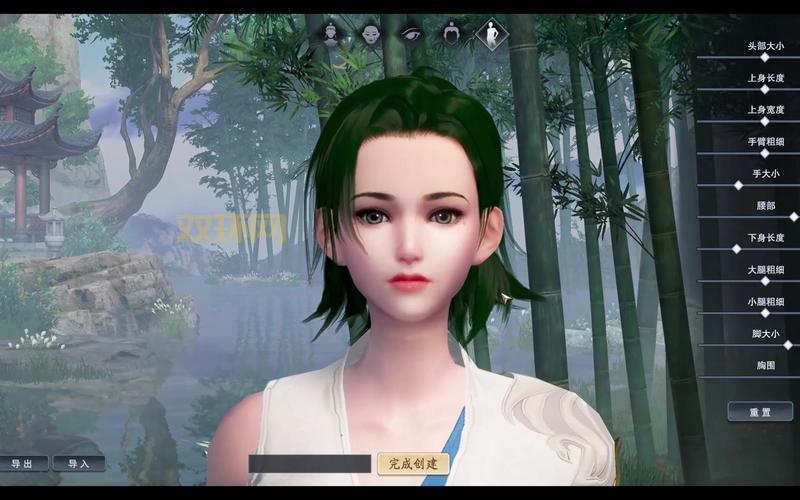
Task: Open the eye makeup tab
Action: click(x=411, y=34)
